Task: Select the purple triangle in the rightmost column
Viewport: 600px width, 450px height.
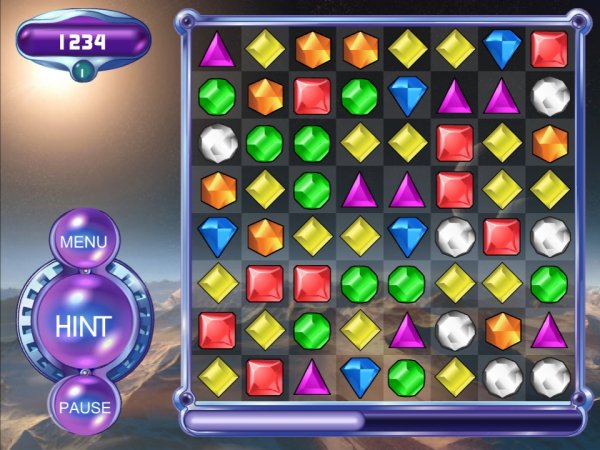Action: (x=548, y=330)
